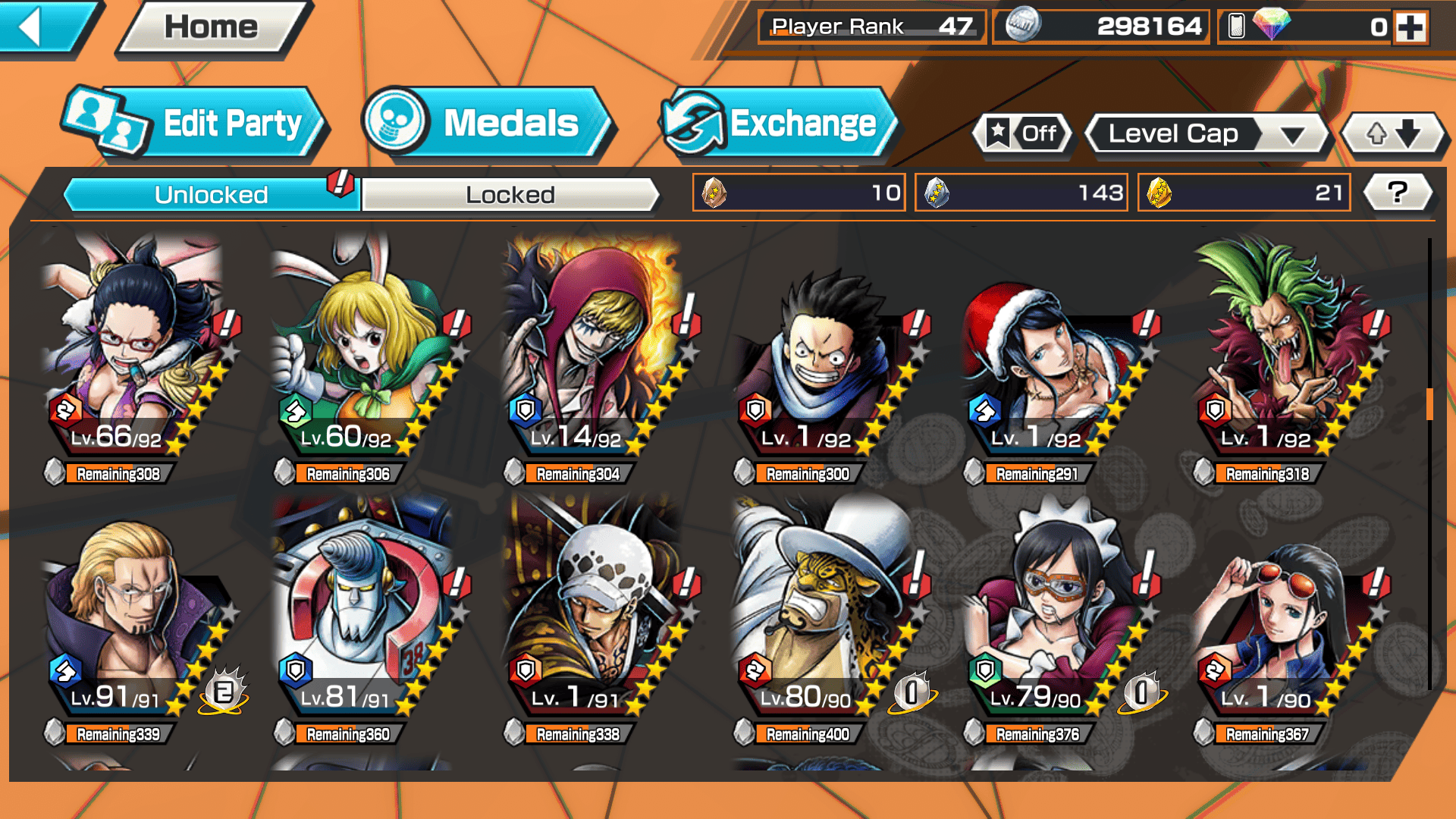Switch to the Locked tab
Screen dimensions: 1456x819
510,195
